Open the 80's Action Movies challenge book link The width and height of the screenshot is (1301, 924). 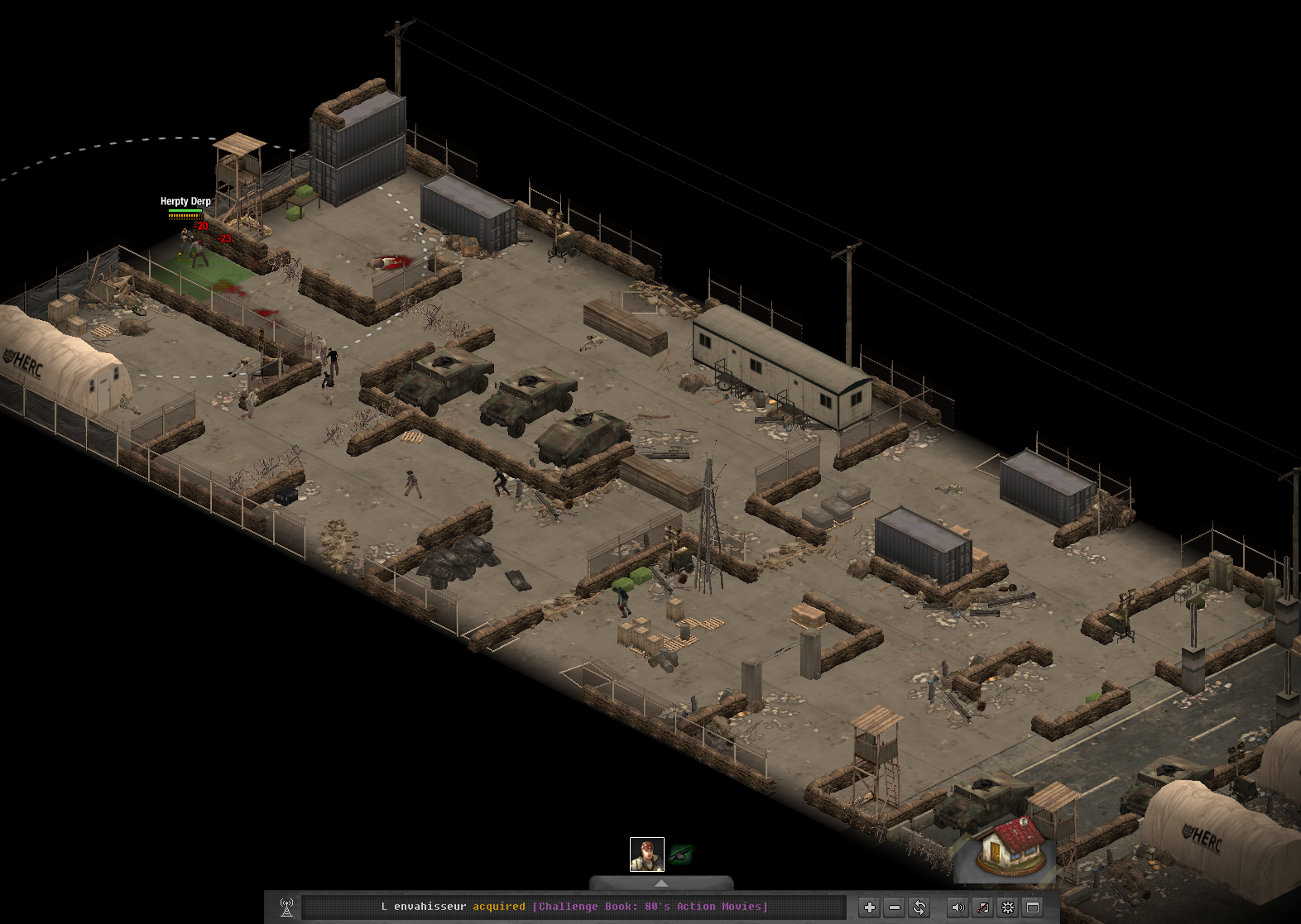coord(650,907)
